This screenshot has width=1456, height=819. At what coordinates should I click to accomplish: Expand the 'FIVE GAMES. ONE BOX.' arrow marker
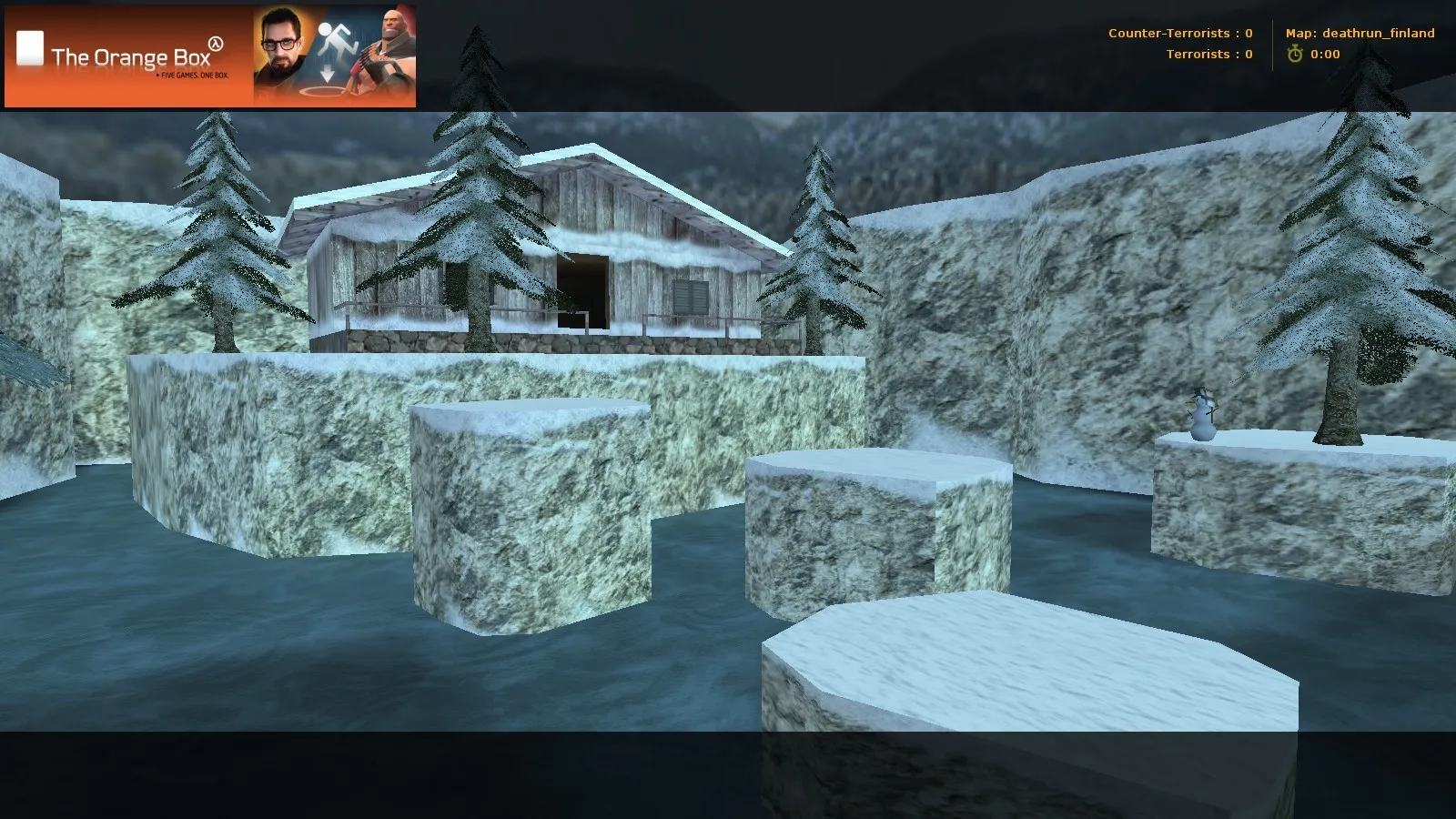coord(157,76)
